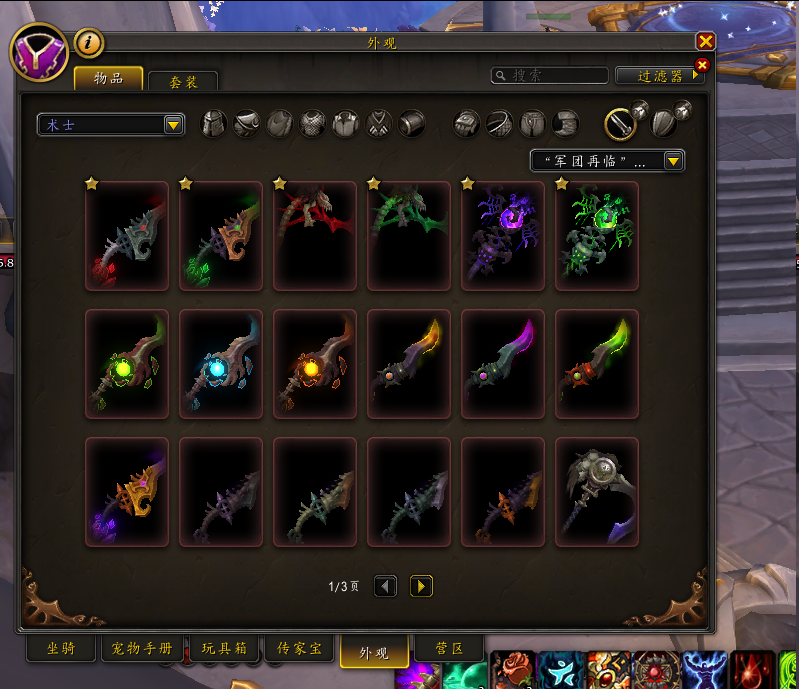Go to the next appearance page

pos(421,586)
